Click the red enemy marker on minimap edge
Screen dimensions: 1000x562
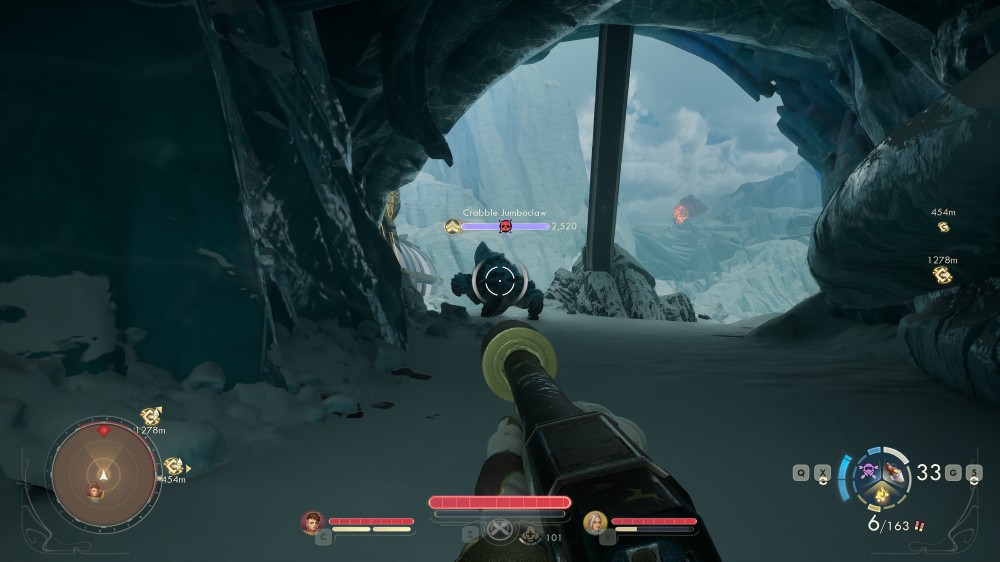click(104, 431)
